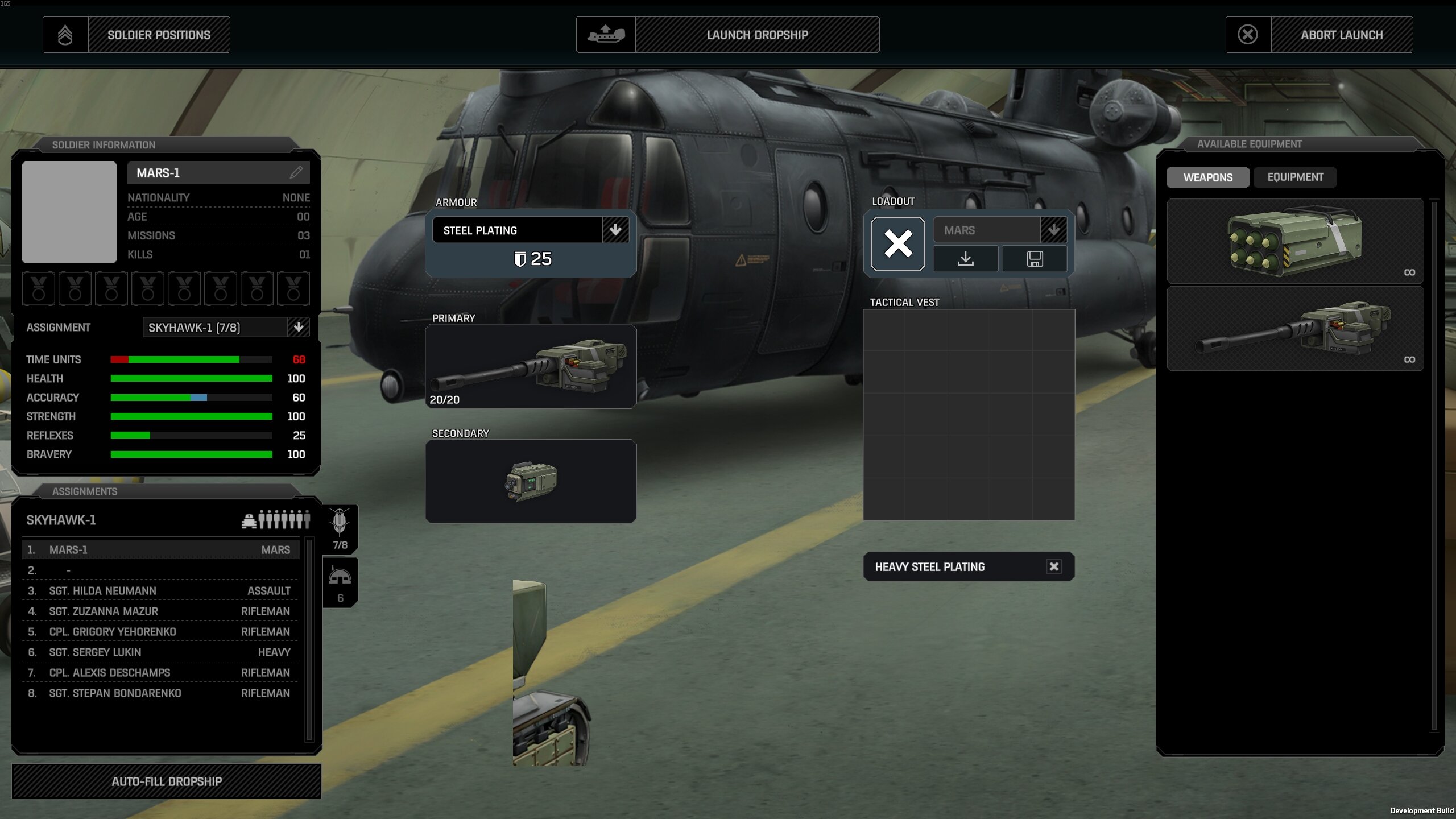Save the loadout with the floppy disk icon
The image size is (1456, 819).
coord(1034,259)
